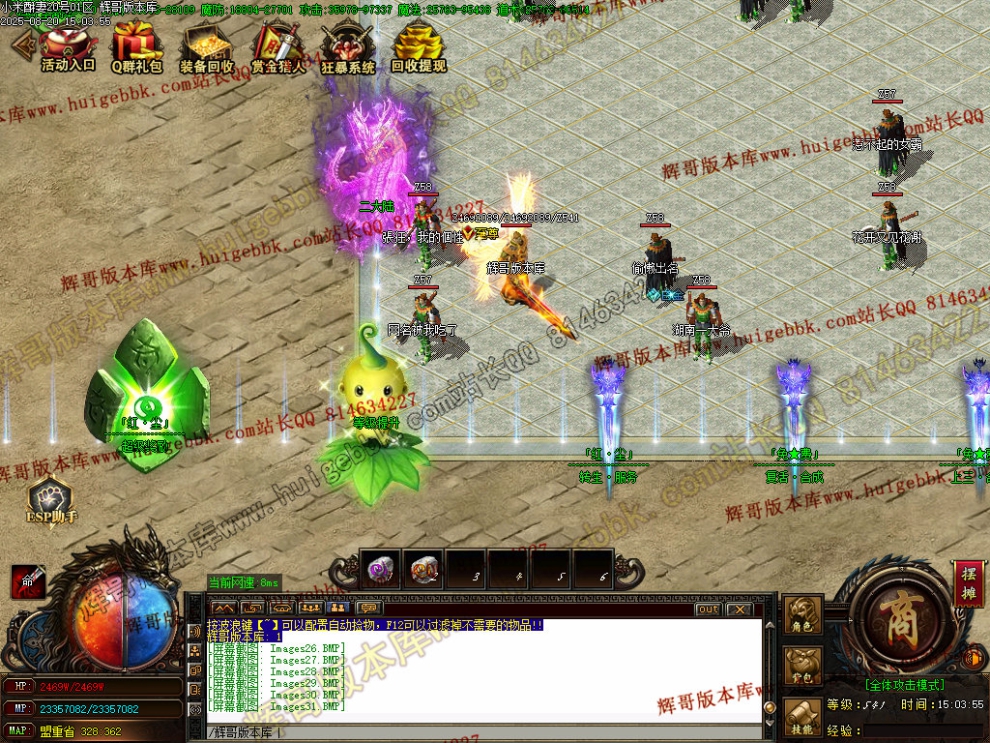The image size is (990, 743).
Task: Open the 背包 bag inventory
Action: point(803,667)
